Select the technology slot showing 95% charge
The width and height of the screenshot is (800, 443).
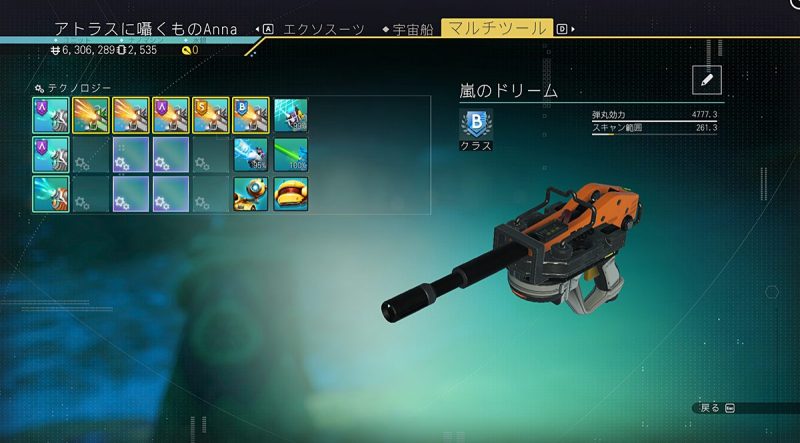pos(250,154)
